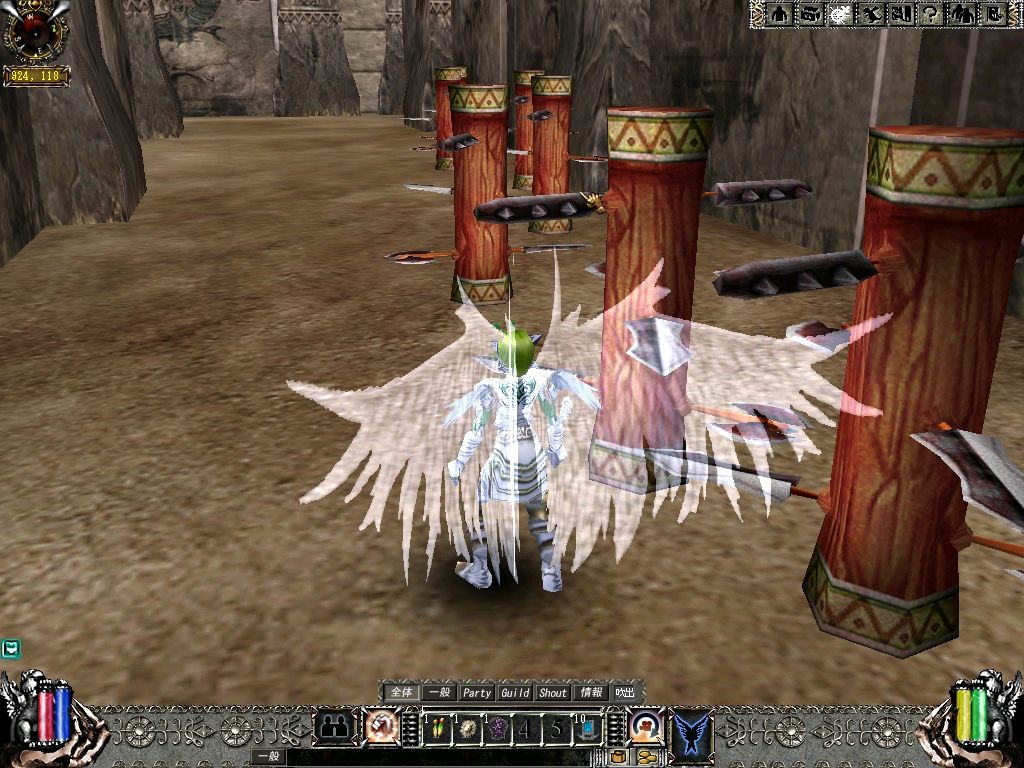Open the question mark help icon
The height and width of the screenshot is (768, 1024).
pyautogui.click(x=931, y=14)
